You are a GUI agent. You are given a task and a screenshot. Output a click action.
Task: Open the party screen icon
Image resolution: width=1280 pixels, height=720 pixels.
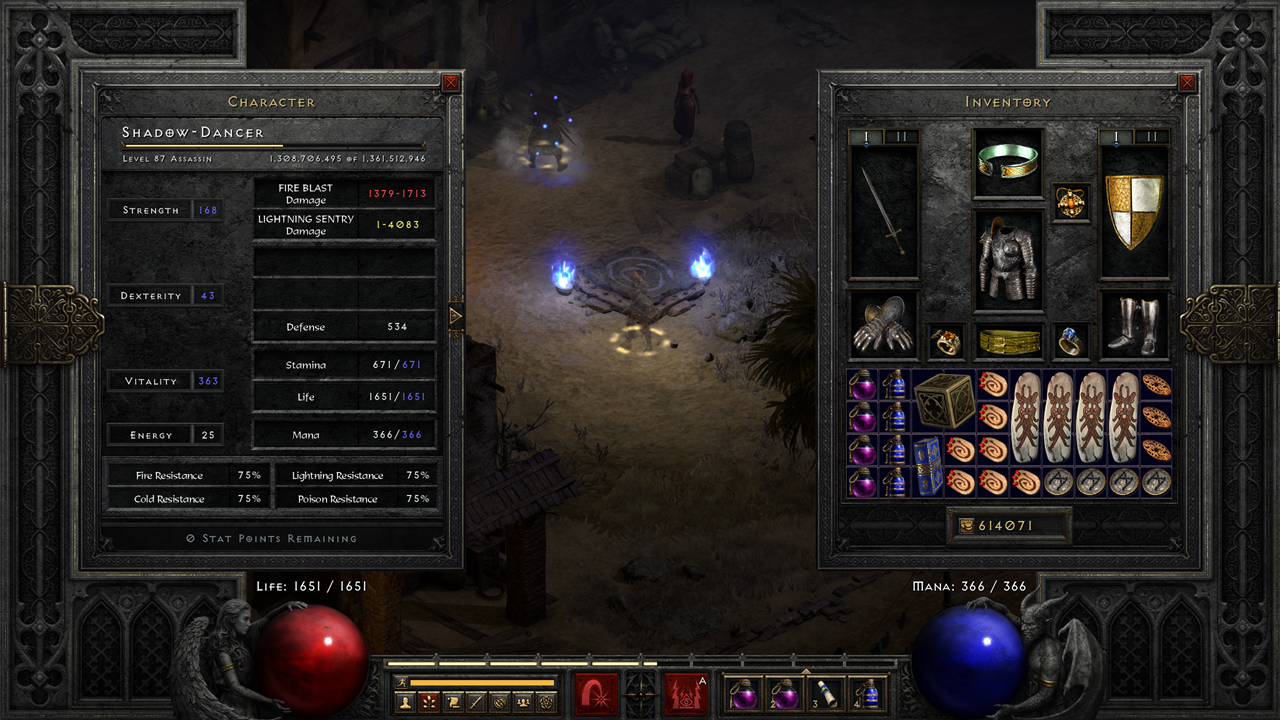[522, 701]
